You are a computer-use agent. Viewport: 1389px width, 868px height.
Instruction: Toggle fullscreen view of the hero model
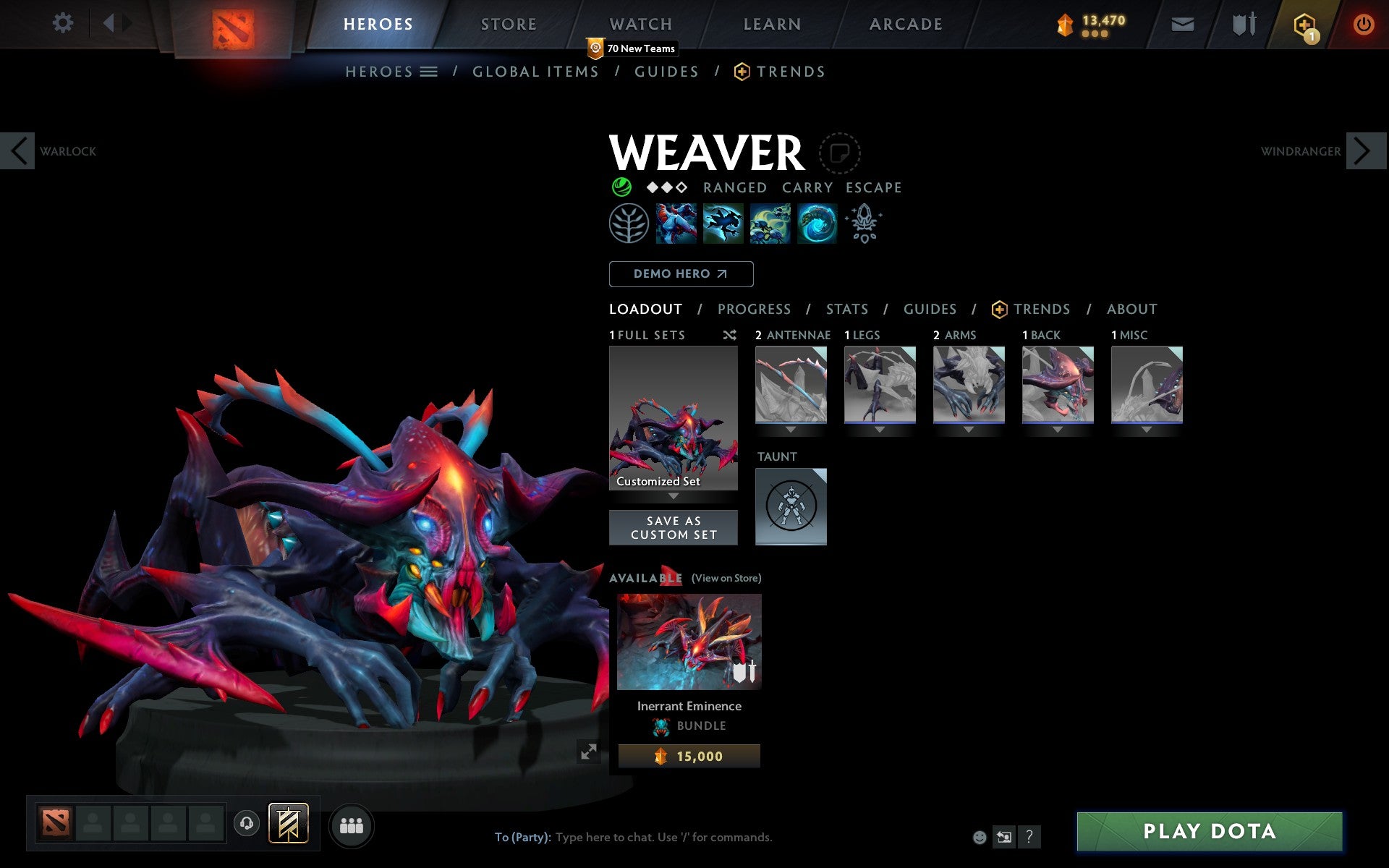pyautogui.click(x=588, y=752)
